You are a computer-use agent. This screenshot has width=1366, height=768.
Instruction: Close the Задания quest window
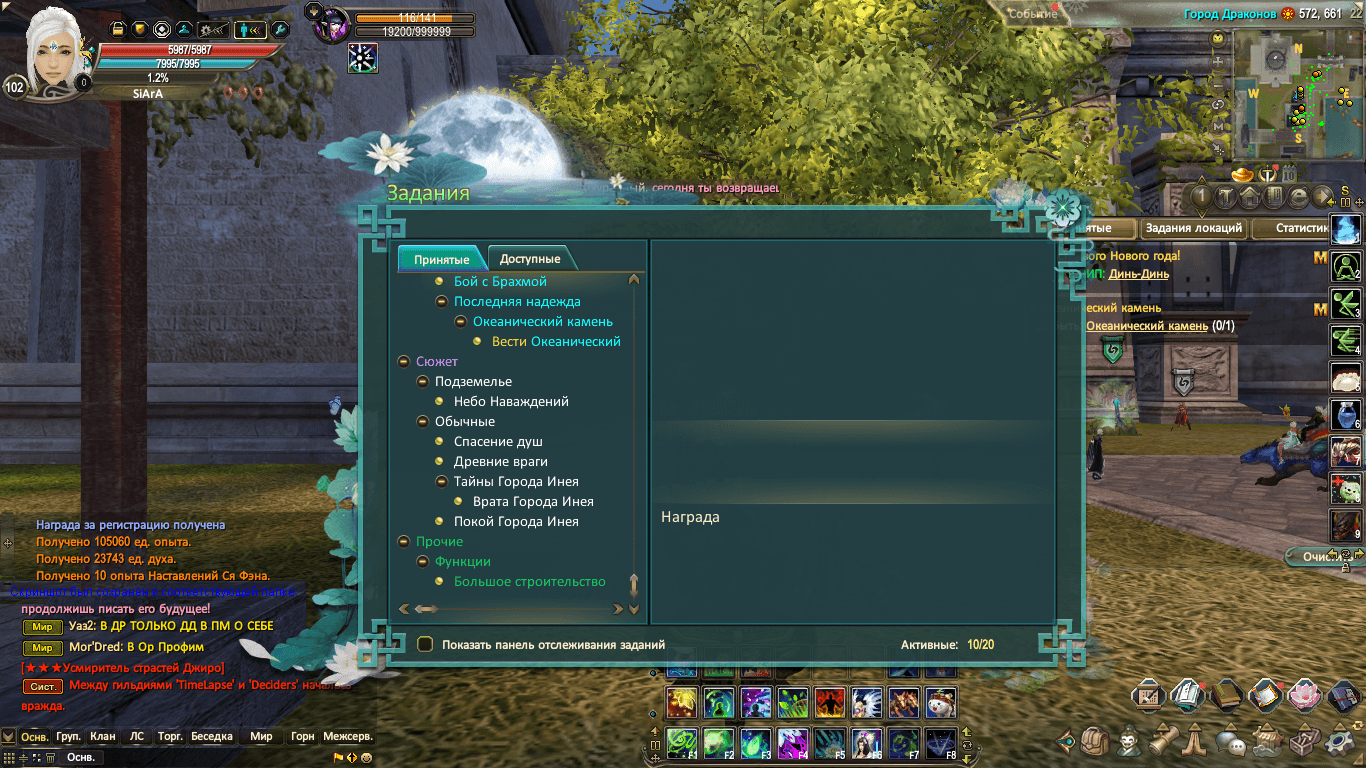pos(1062,209)
